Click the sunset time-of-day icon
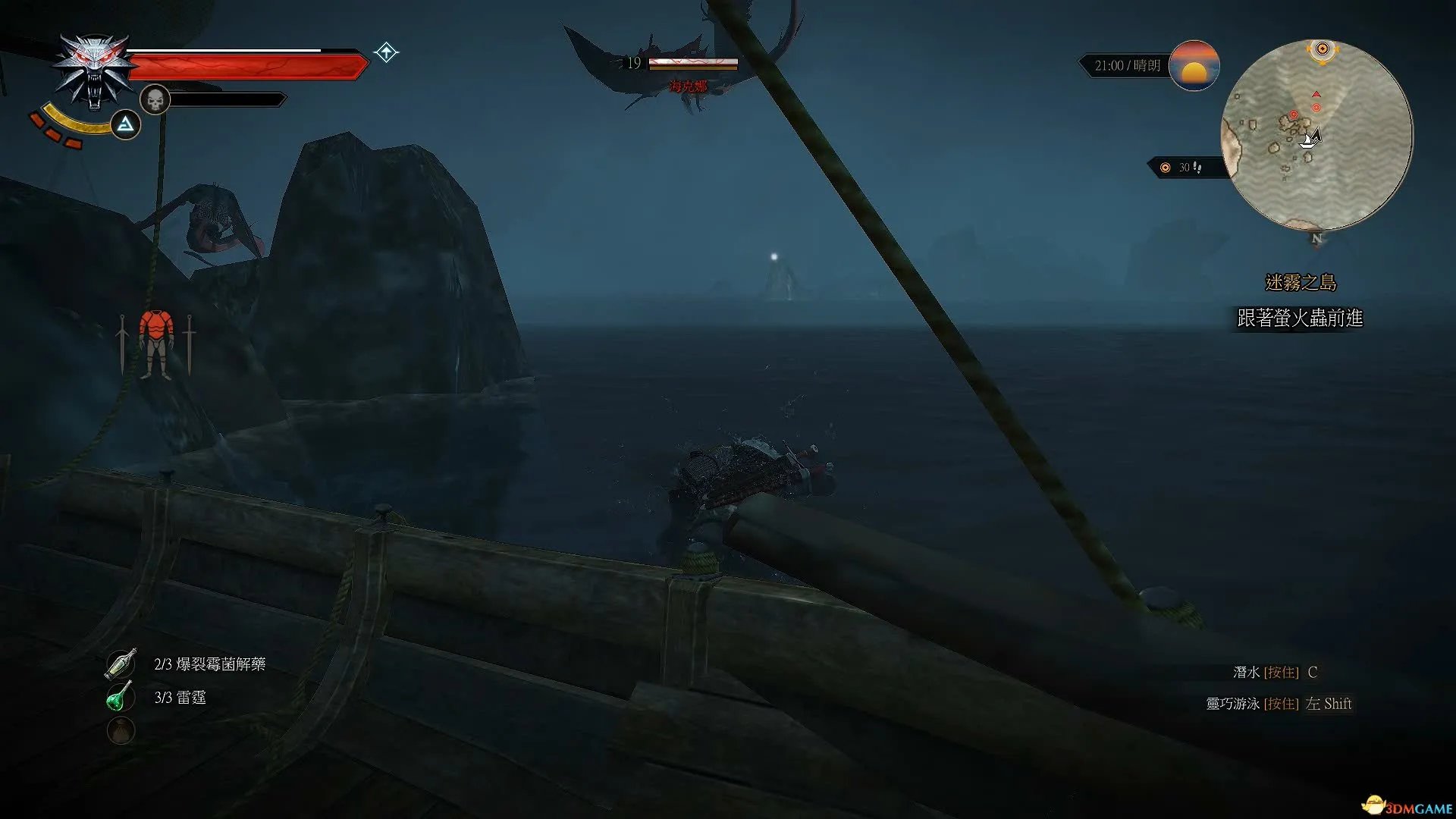Viewport: 1456px width, 819px height. (x=1194, y=66)
